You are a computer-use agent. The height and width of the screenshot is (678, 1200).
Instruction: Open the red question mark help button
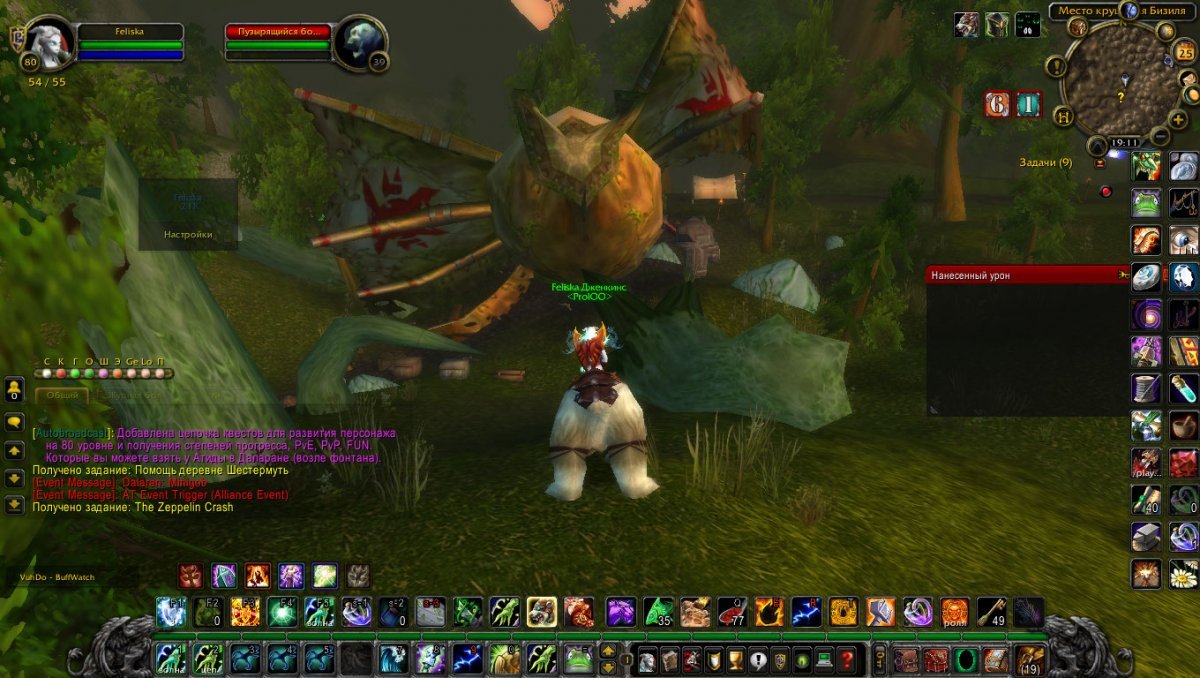[x=846, y=660]
